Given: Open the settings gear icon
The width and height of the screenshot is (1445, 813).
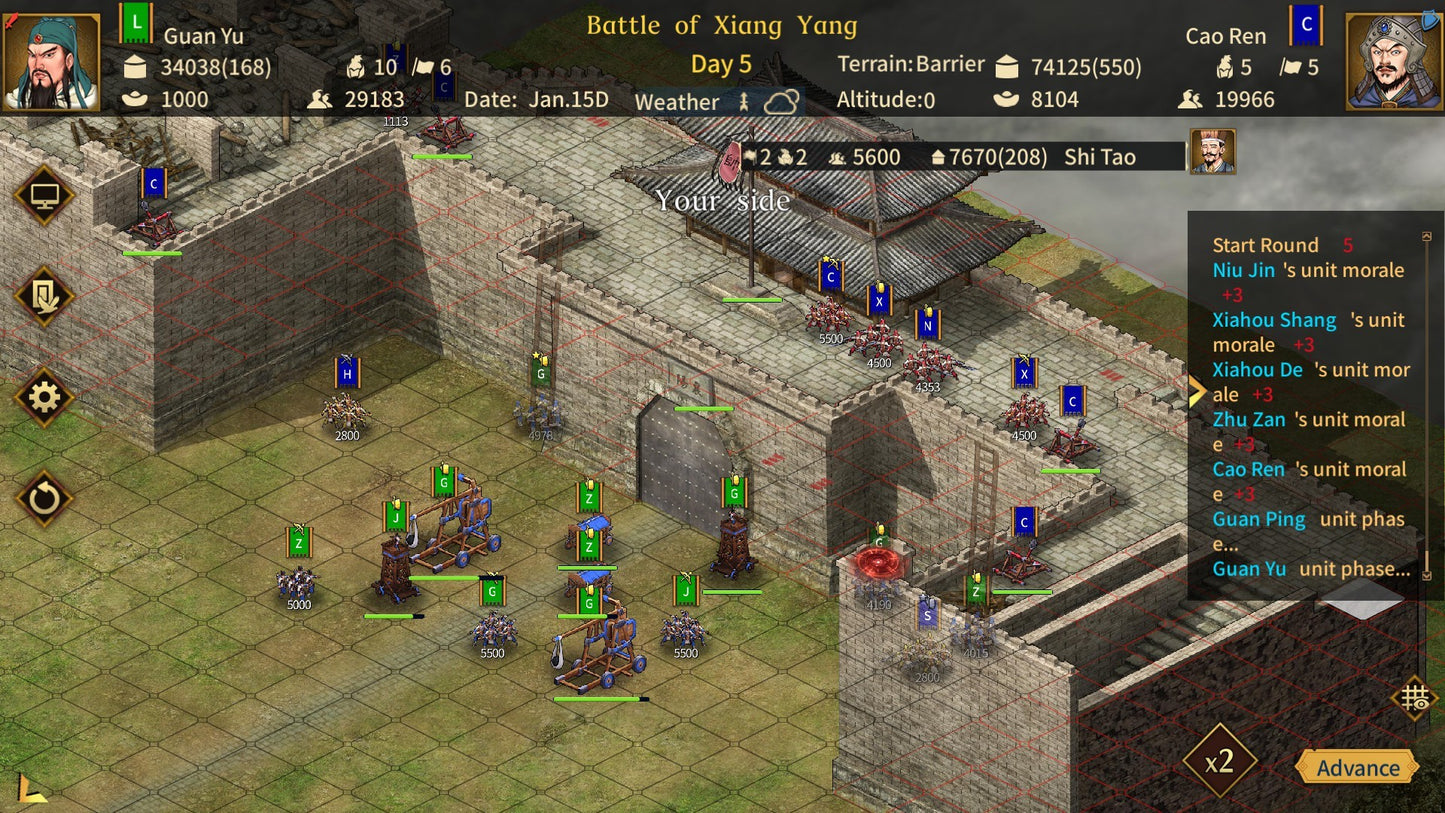Looking at the screenshot, I should (x=44, y=398).
